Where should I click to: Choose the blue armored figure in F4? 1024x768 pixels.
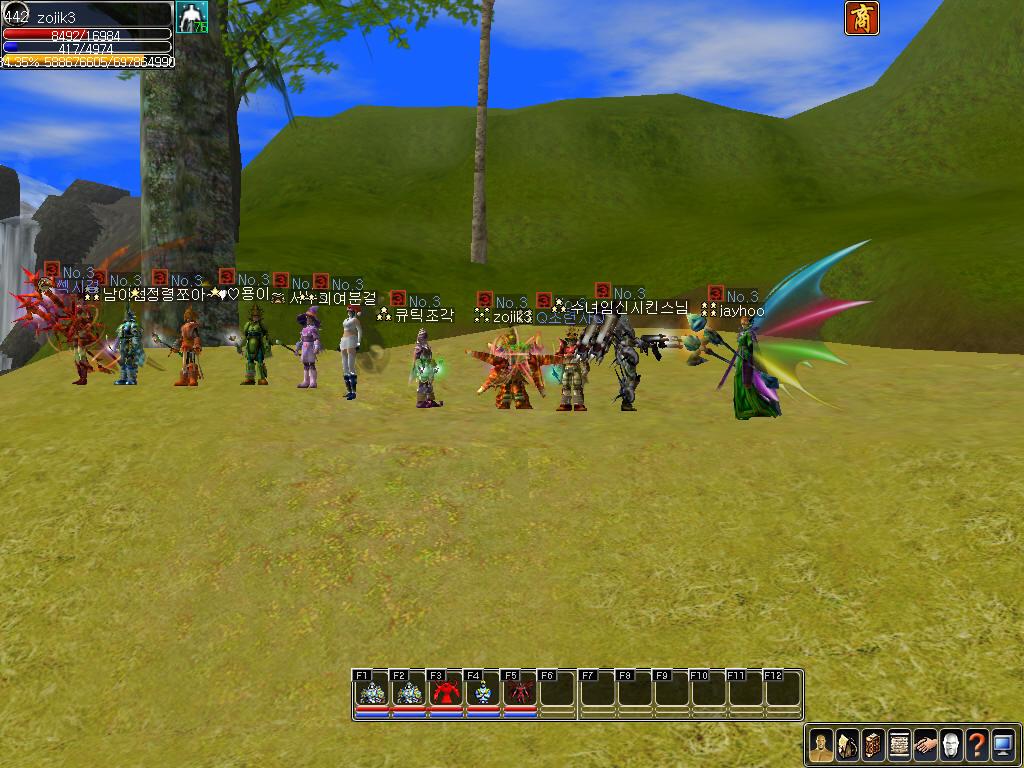(483, 692)
